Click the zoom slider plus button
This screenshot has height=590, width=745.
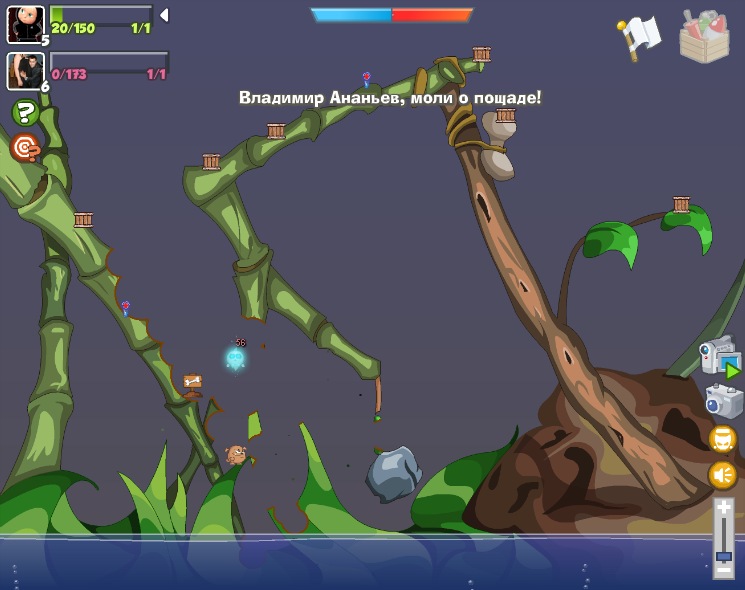(x=723, y=509)
